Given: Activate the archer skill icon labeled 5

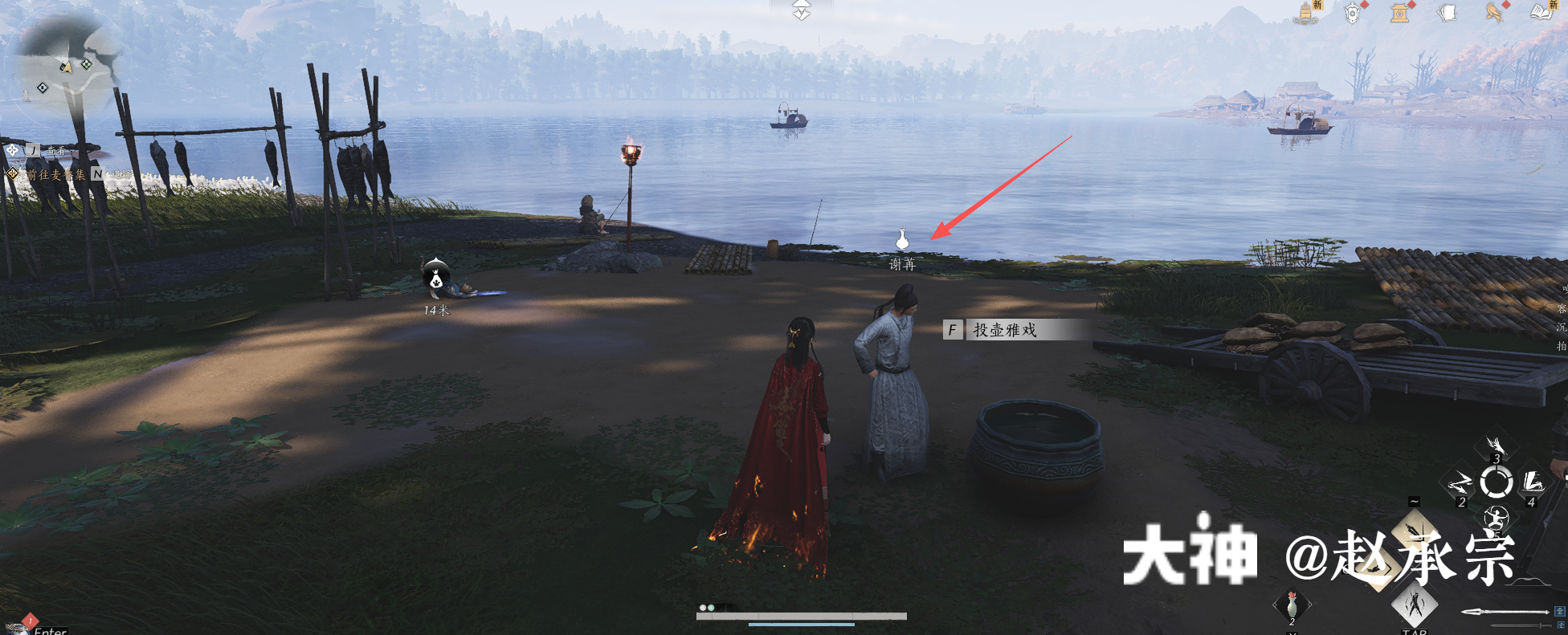Looking at the screenshot, I should [1496, 518].
